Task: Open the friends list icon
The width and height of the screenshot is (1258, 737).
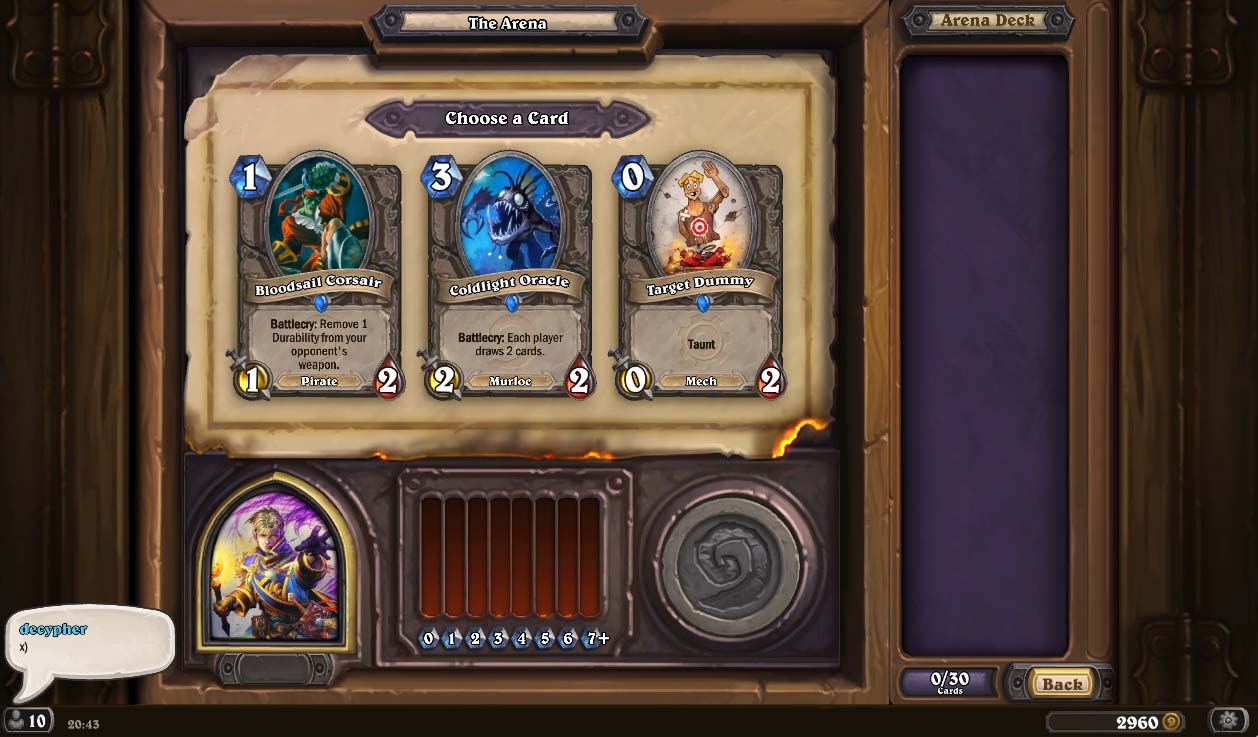Action: [x=27, y=720]
